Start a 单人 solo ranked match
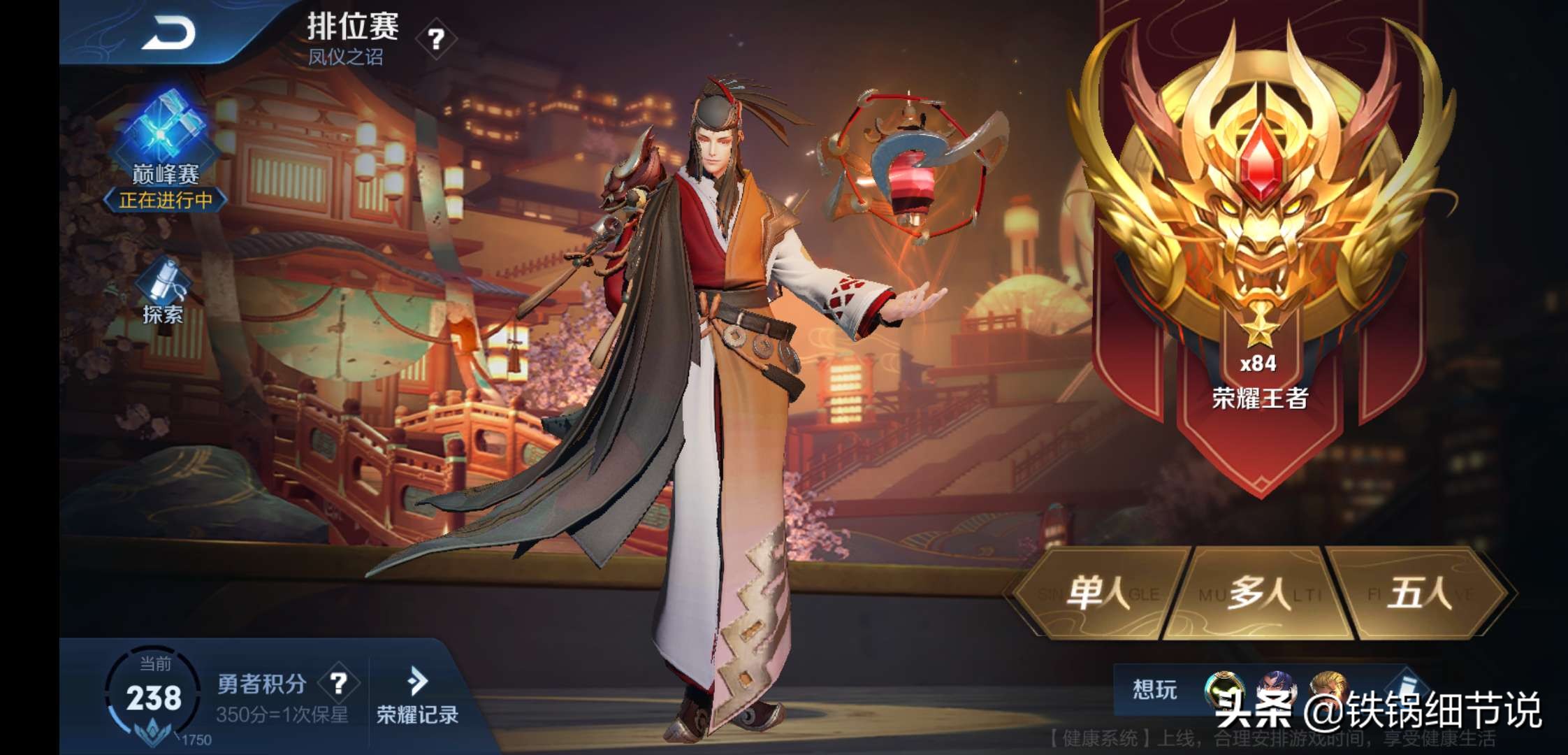Image resolution: width=1568 pixels, height=755 pixels. (x=1098, y=594)
